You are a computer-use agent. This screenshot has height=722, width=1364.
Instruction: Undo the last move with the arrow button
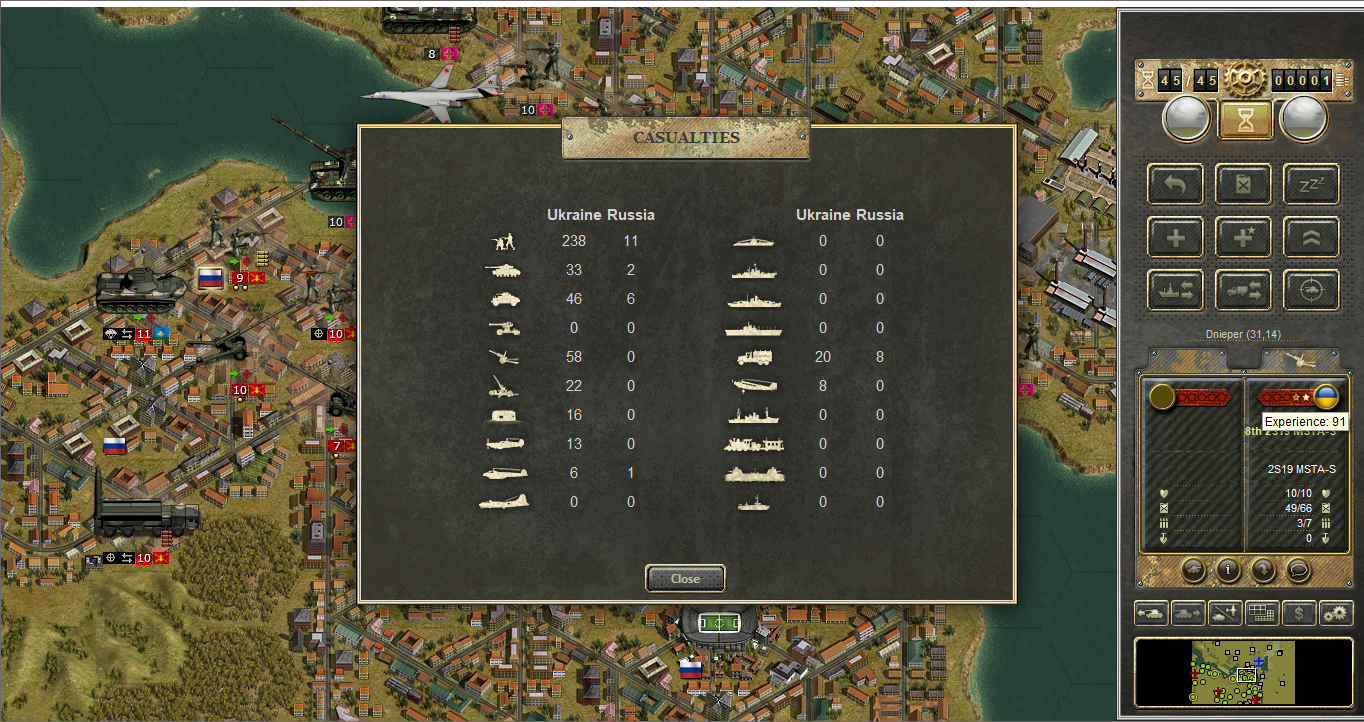click(1175, 184)
